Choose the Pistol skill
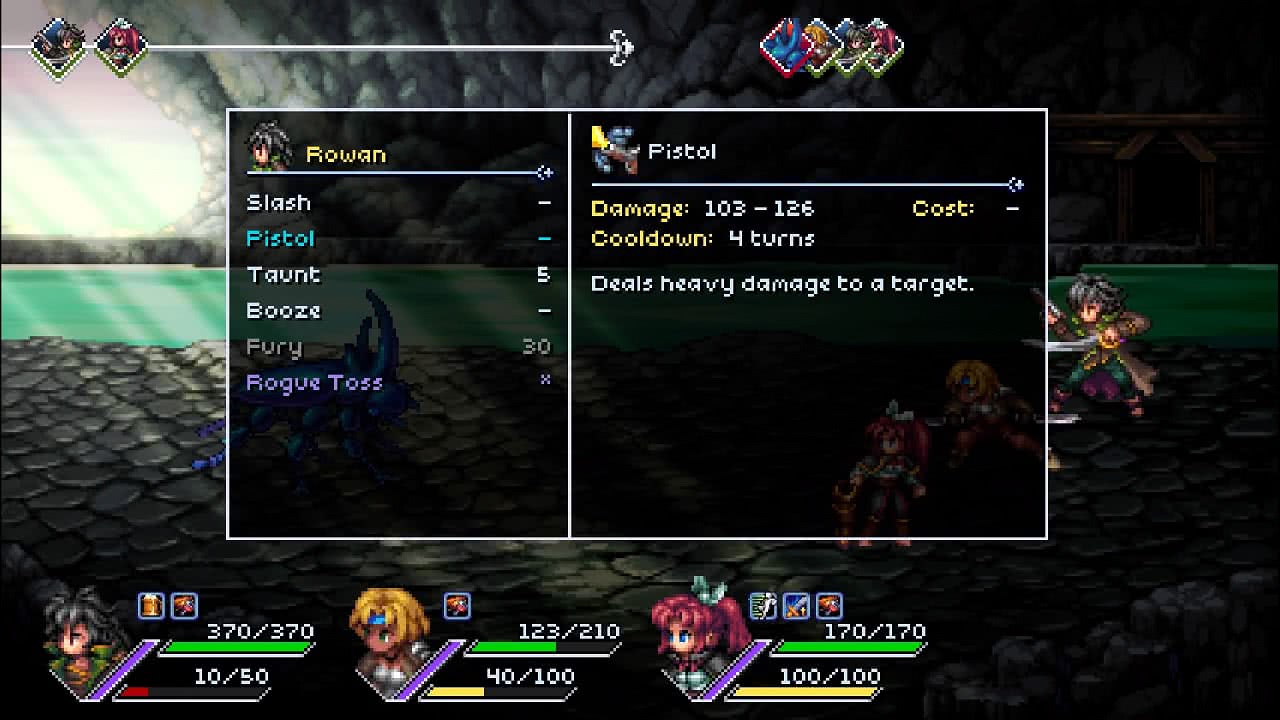The width and height of the screenshot is (1280, 720). click(281, 239)
